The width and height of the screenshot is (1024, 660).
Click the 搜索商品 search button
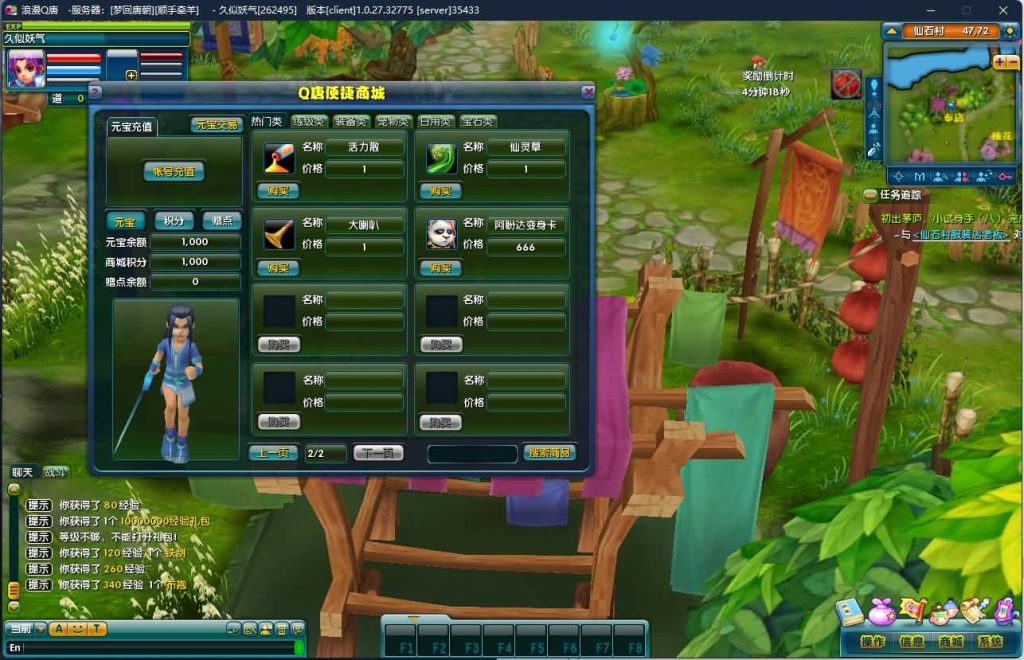tap(549, 453)
